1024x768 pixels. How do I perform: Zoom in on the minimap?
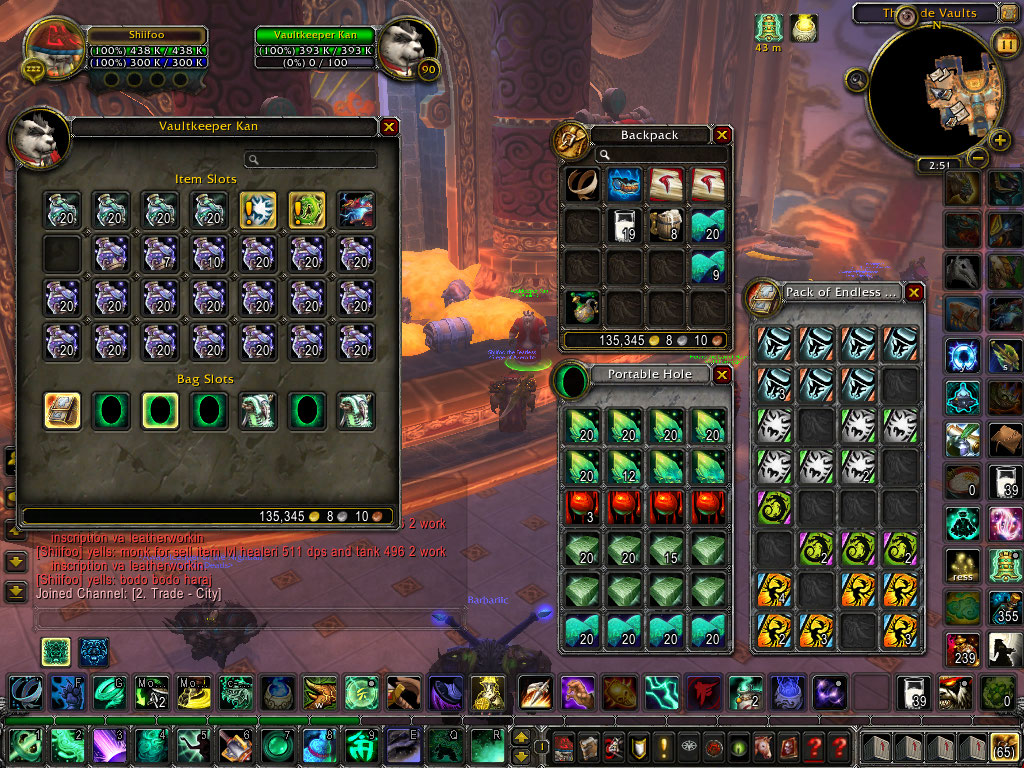999,139
